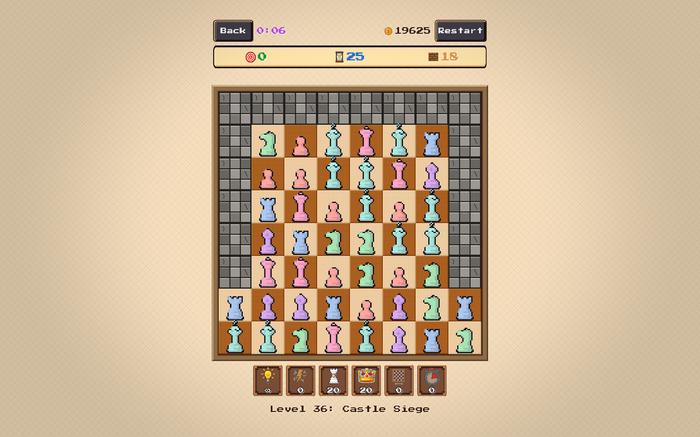Pick the teal piece in the bottom-left corner
Viewport: 700px width, 437px height.
point(235,339)
